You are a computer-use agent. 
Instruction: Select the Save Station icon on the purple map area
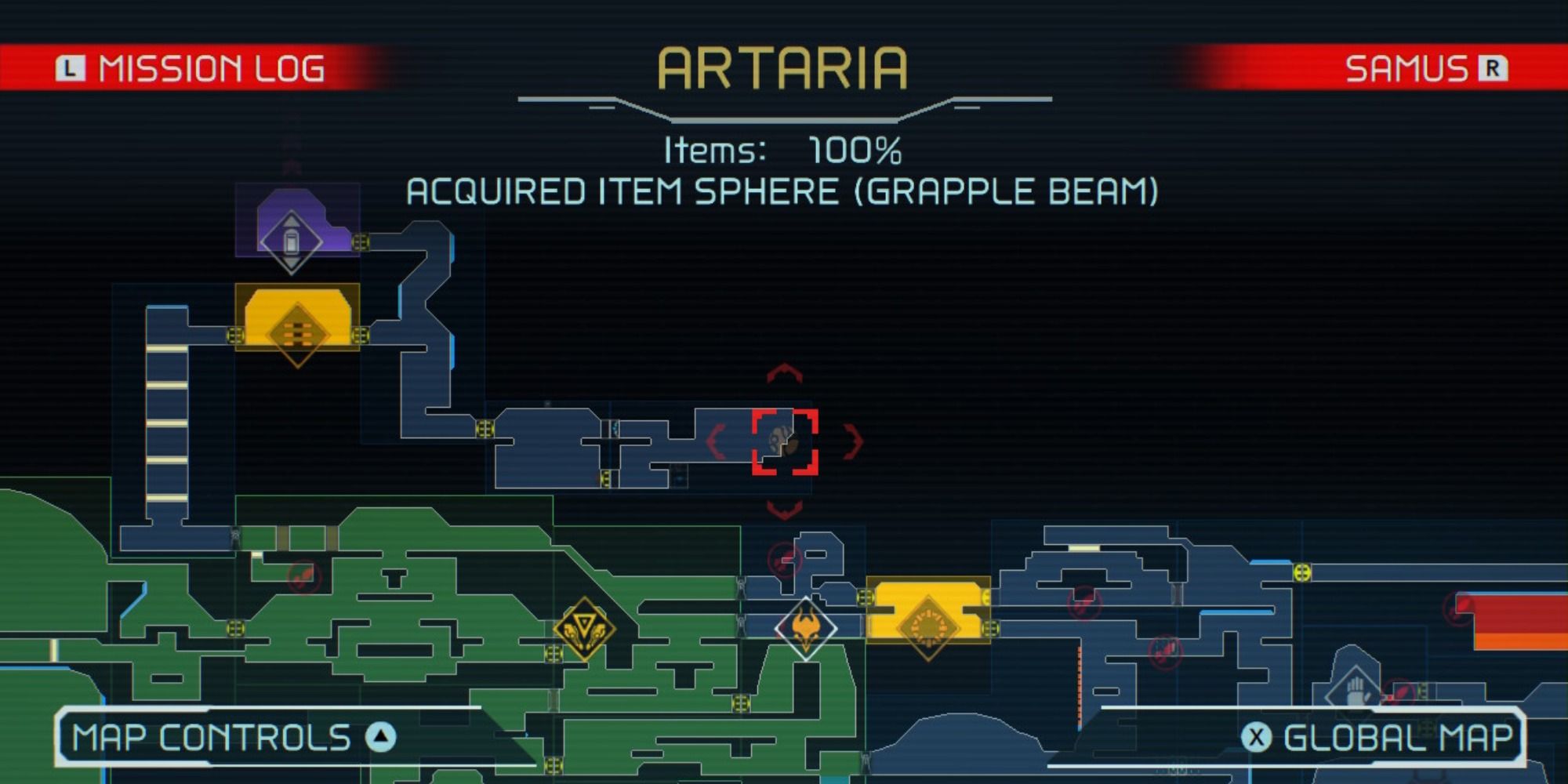tap(292, 241)
